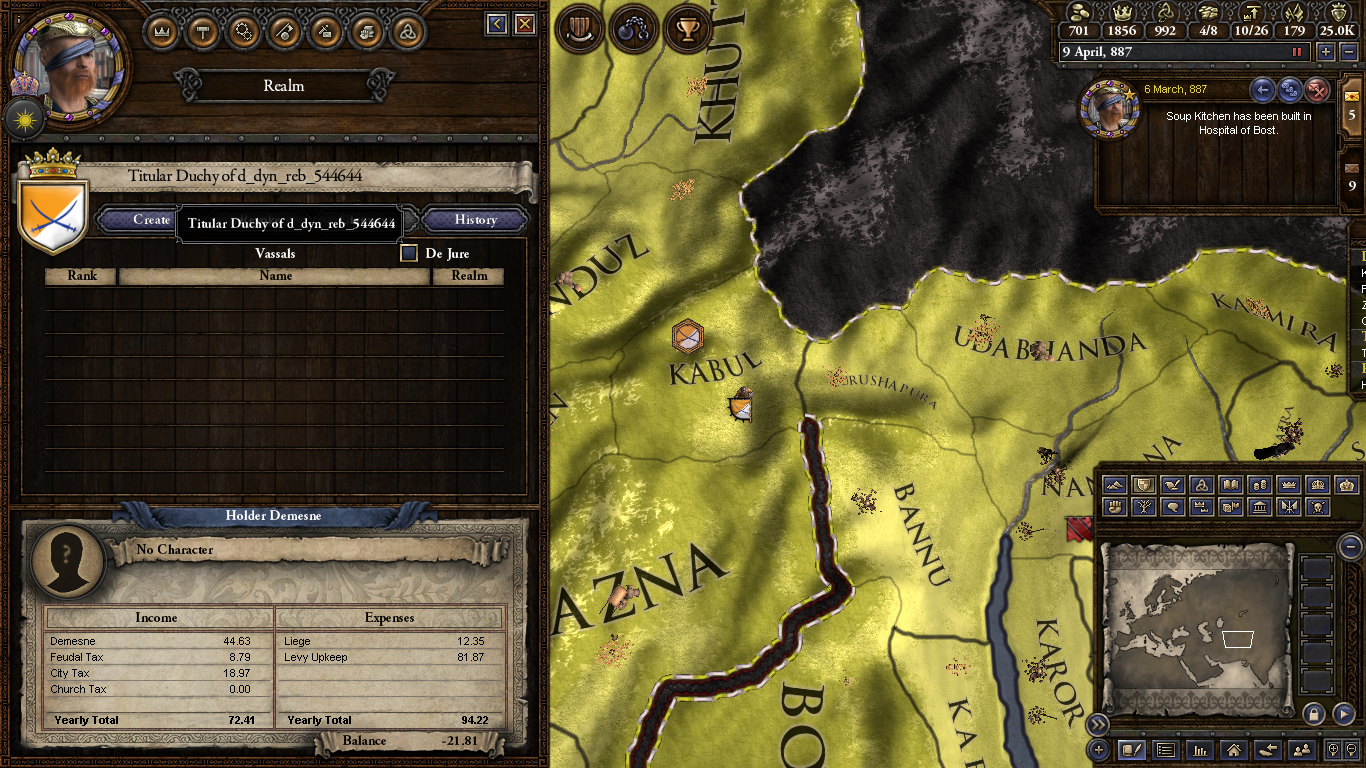Screen dimensions: 1366x768
Task: Select the diplomacy map mode (quill icon)
Action: pos(1173,484)
